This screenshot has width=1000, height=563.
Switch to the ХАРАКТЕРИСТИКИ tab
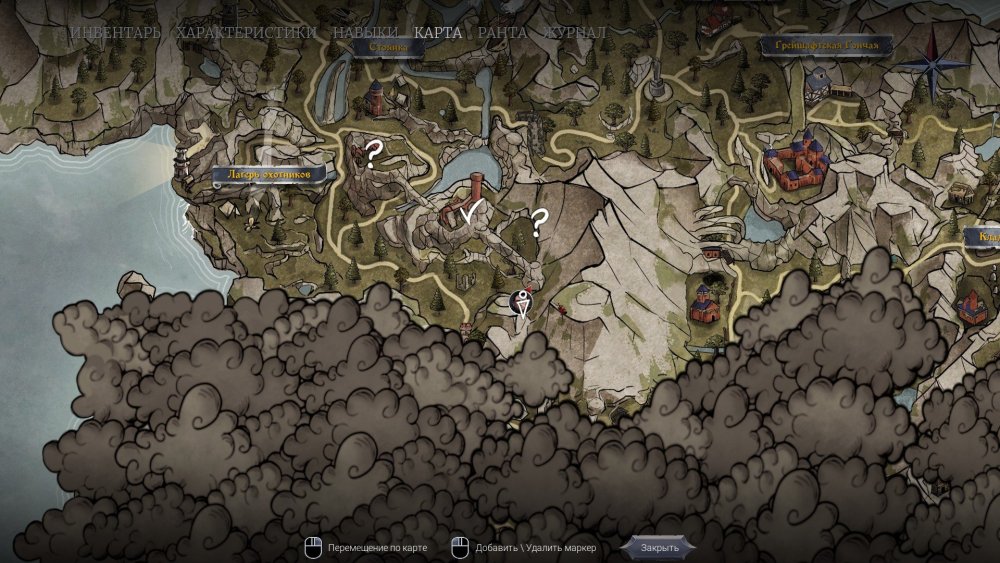click(246, 32)
